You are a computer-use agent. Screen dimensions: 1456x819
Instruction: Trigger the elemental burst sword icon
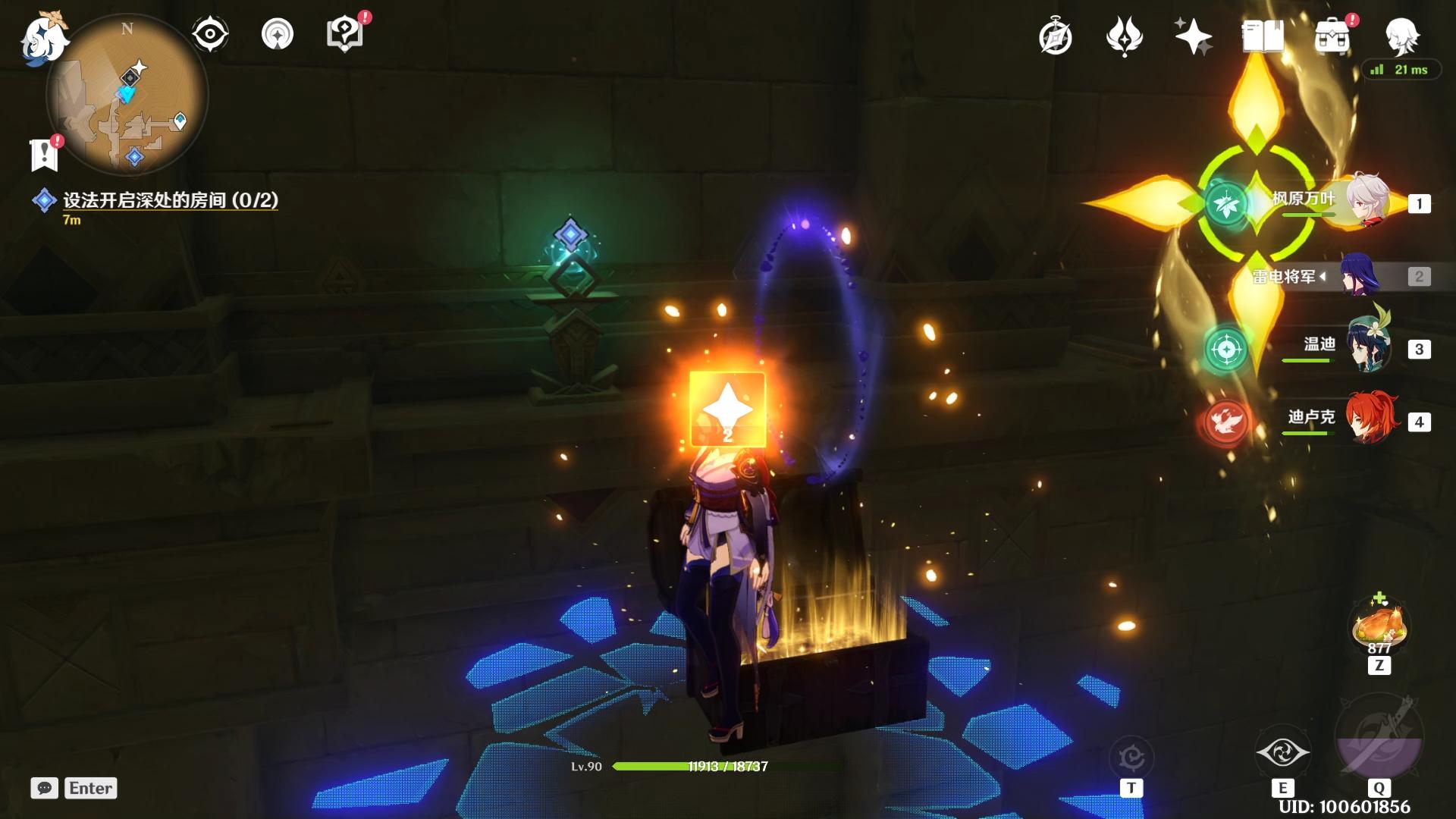pyautogui.click(x=1379, y=737)
